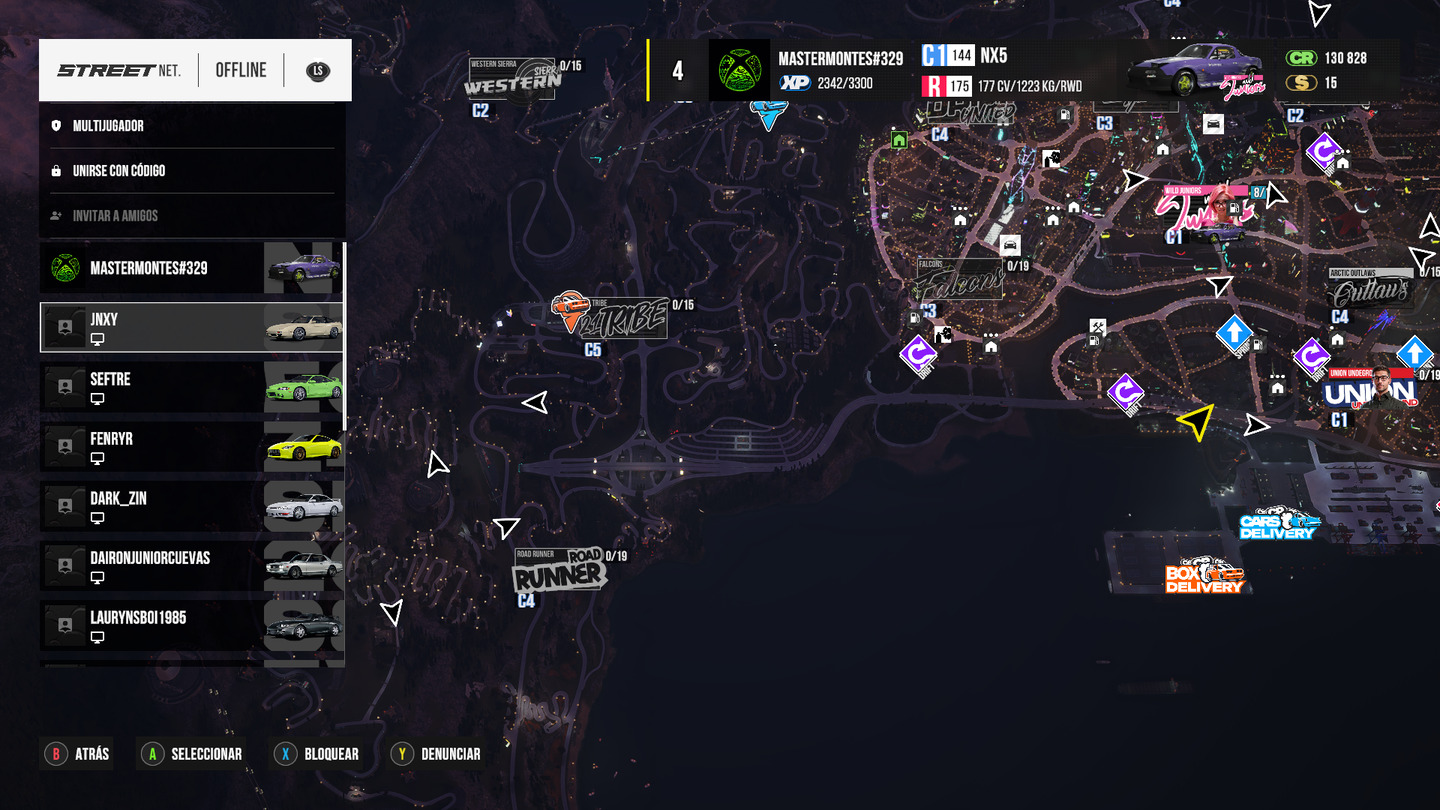The width and height of the screenshot is (1440, 810).
Task: Select the Western Sierra club marker
Action: [x=512, y=82]
